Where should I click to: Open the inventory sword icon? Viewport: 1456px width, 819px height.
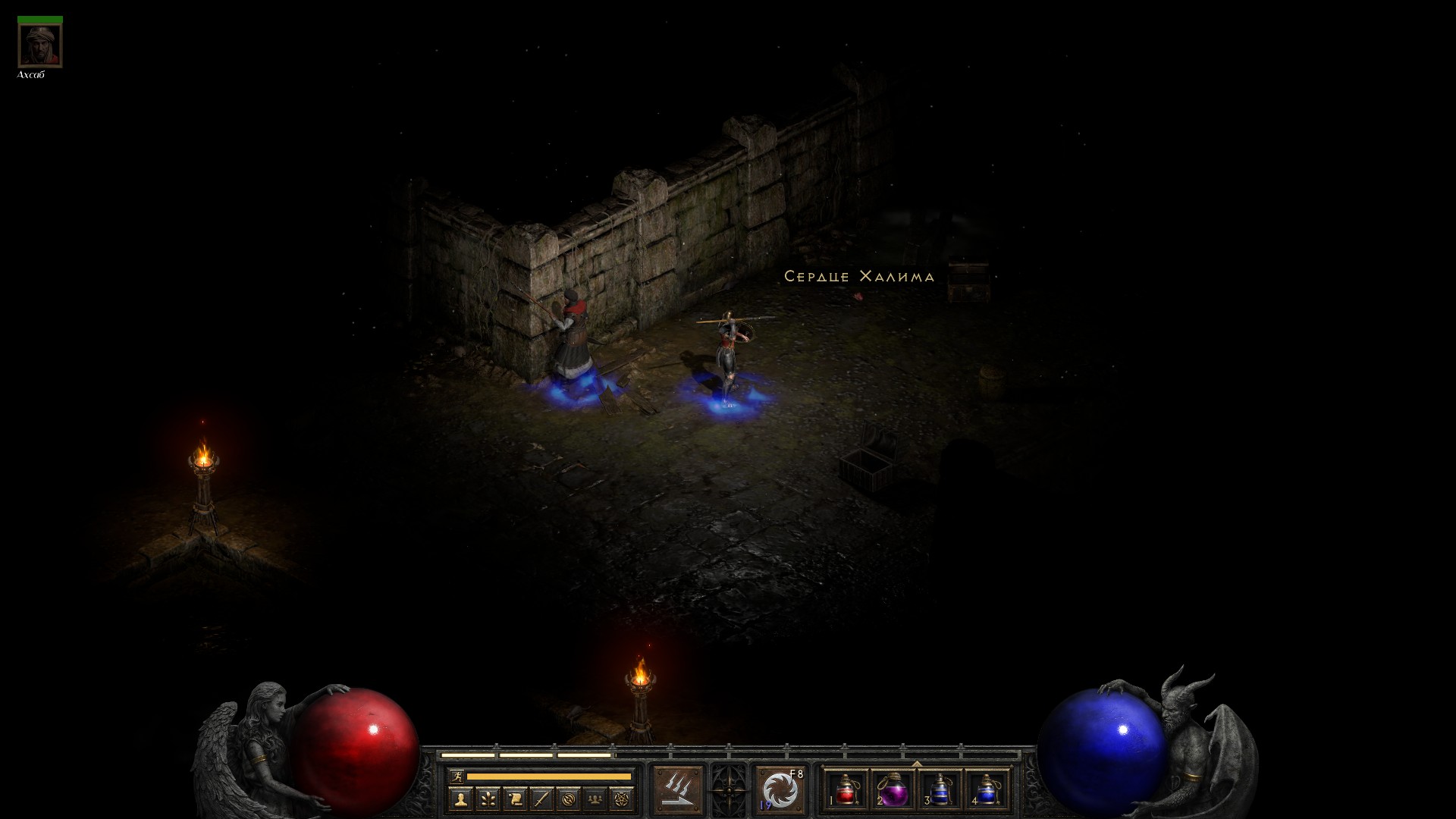tap(541, 799)
